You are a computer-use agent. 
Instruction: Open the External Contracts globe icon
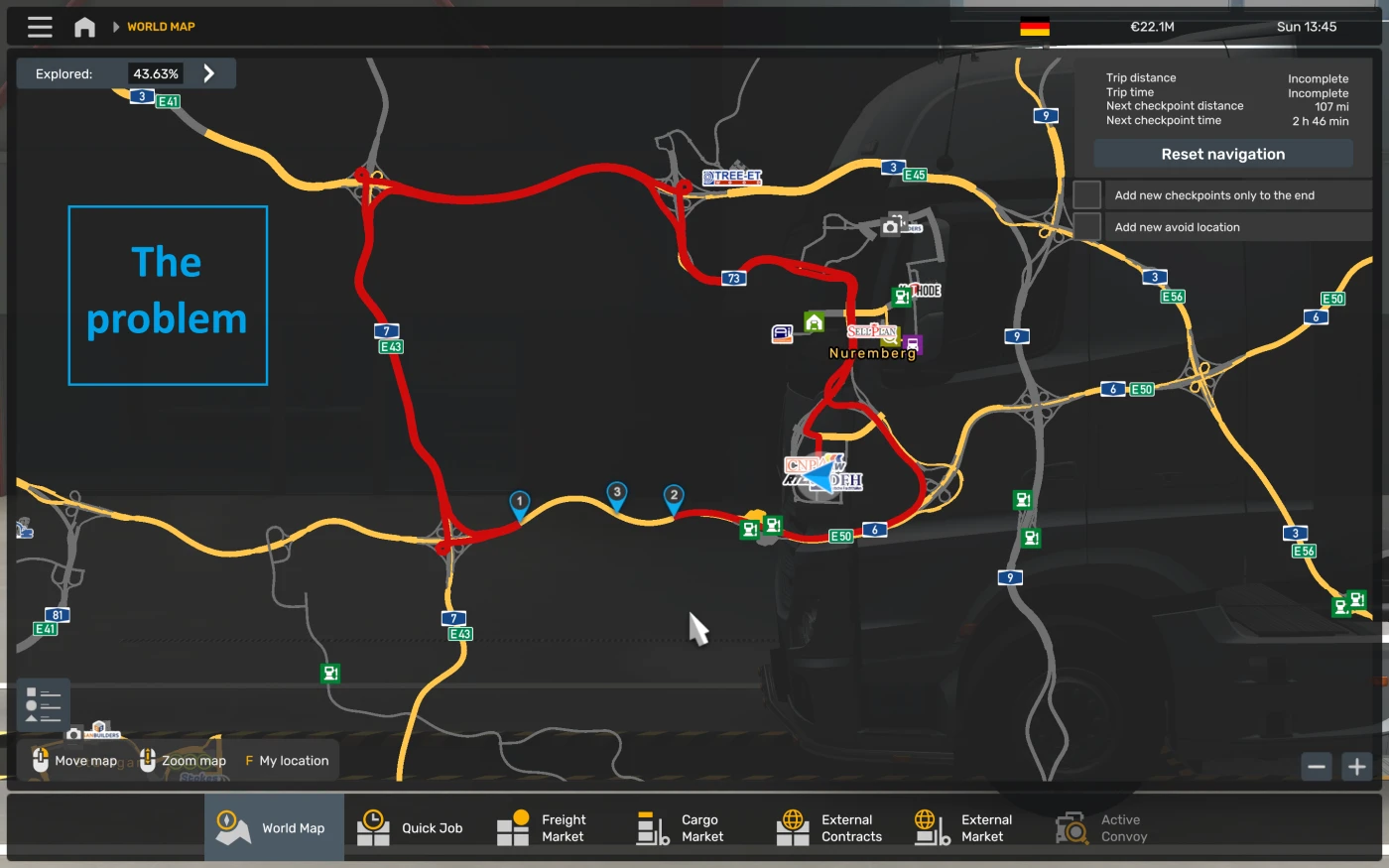(792, 826)
